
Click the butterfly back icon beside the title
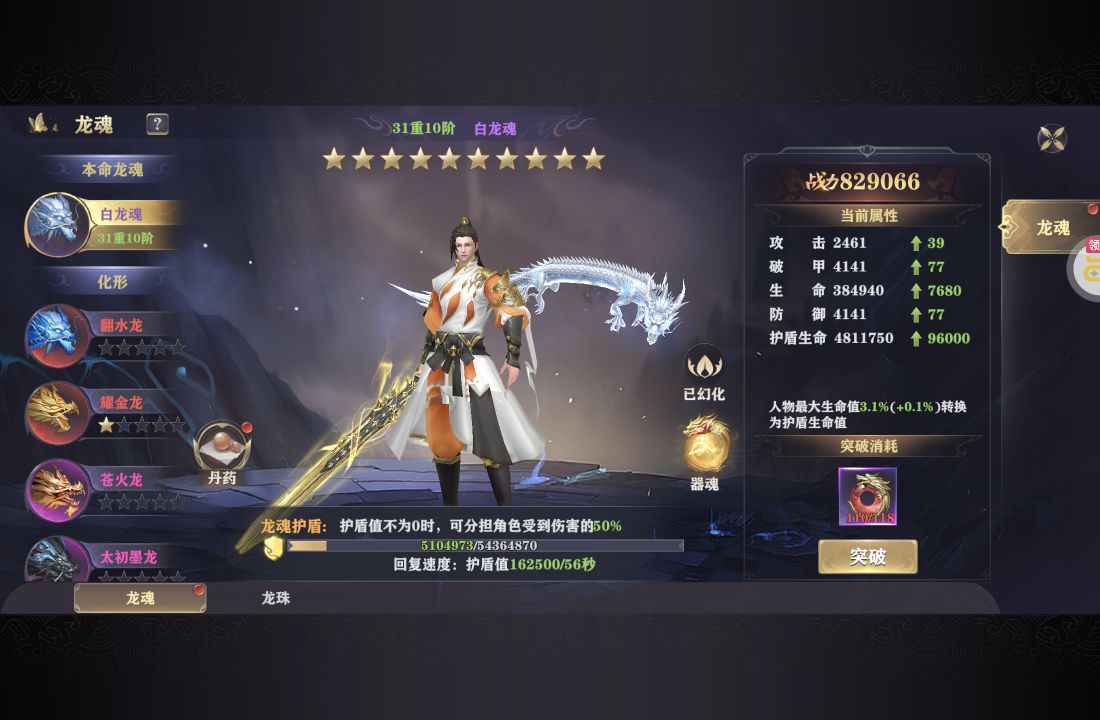tap(41, 124)
